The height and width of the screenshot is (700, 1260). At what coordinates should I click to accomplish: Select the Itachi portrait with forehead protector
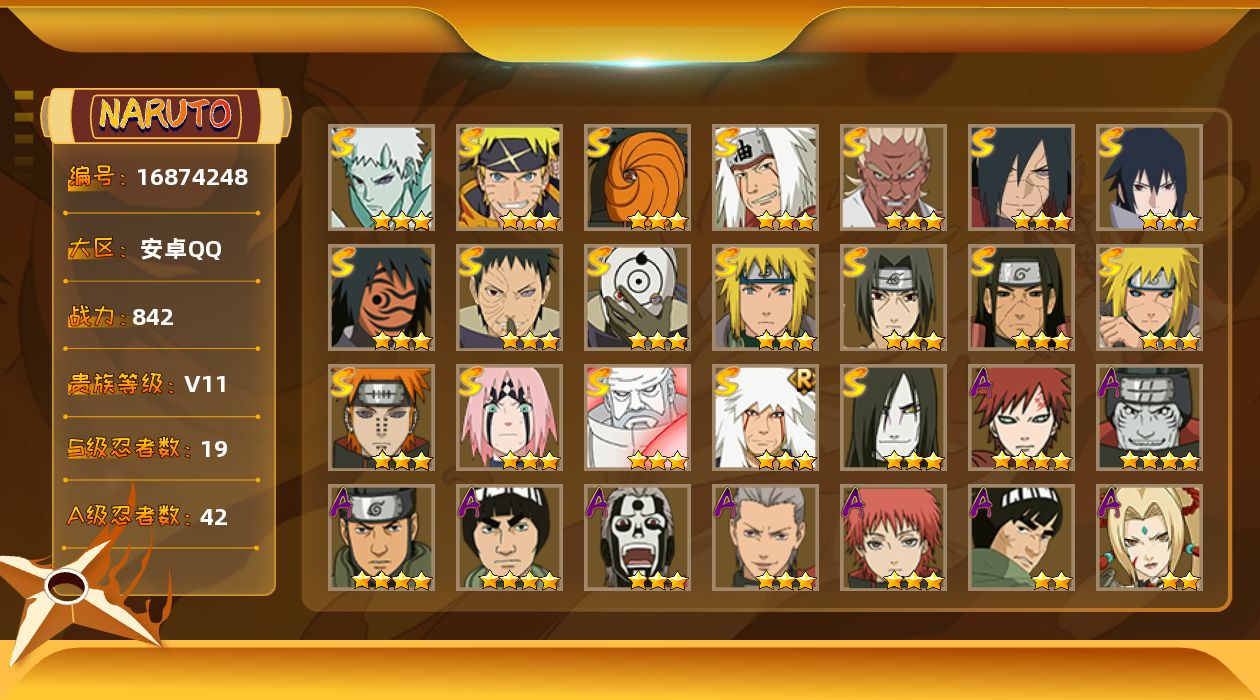pos(893,298)
